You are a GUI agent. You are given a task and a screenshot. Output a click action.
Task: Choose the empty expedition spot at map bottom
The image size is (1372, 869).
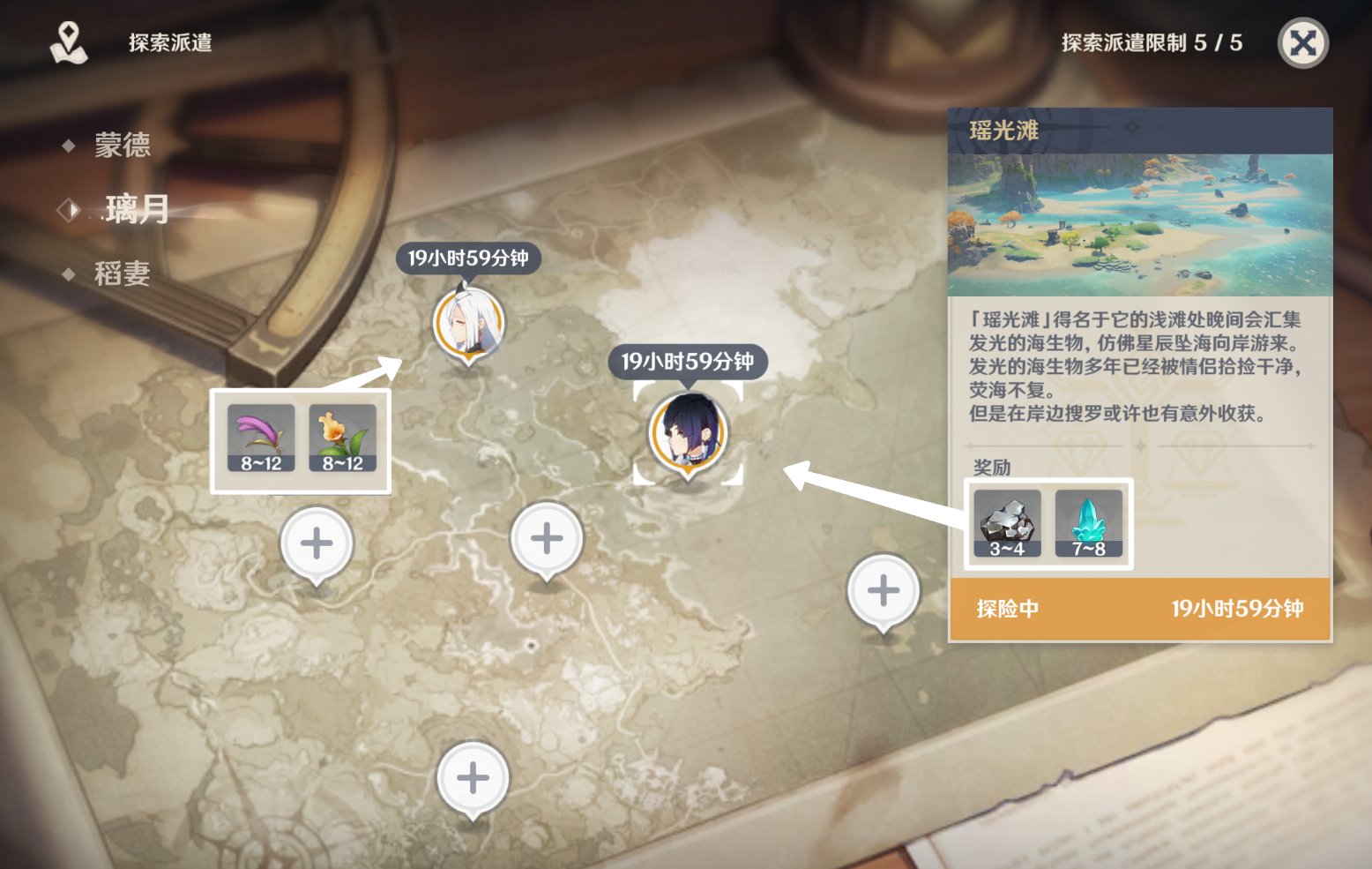(473, 777)
